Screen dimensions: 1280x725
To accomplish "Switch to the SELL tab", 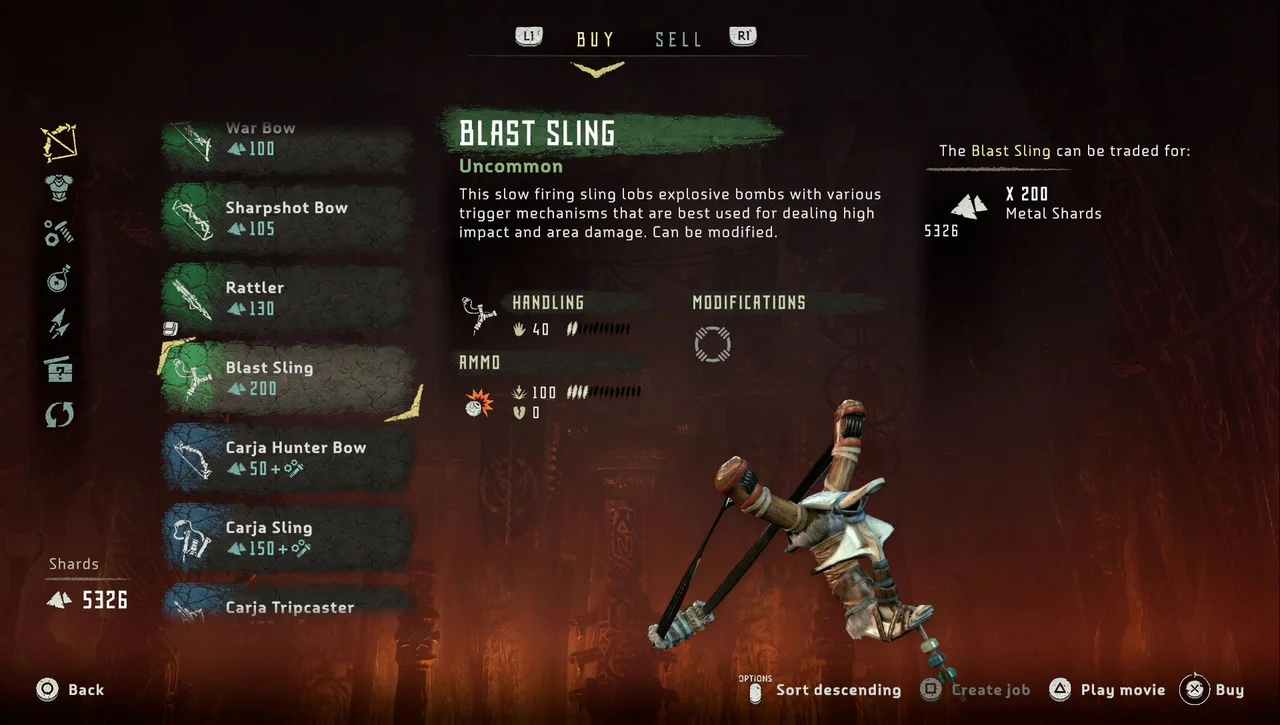I will pos(678,40).
